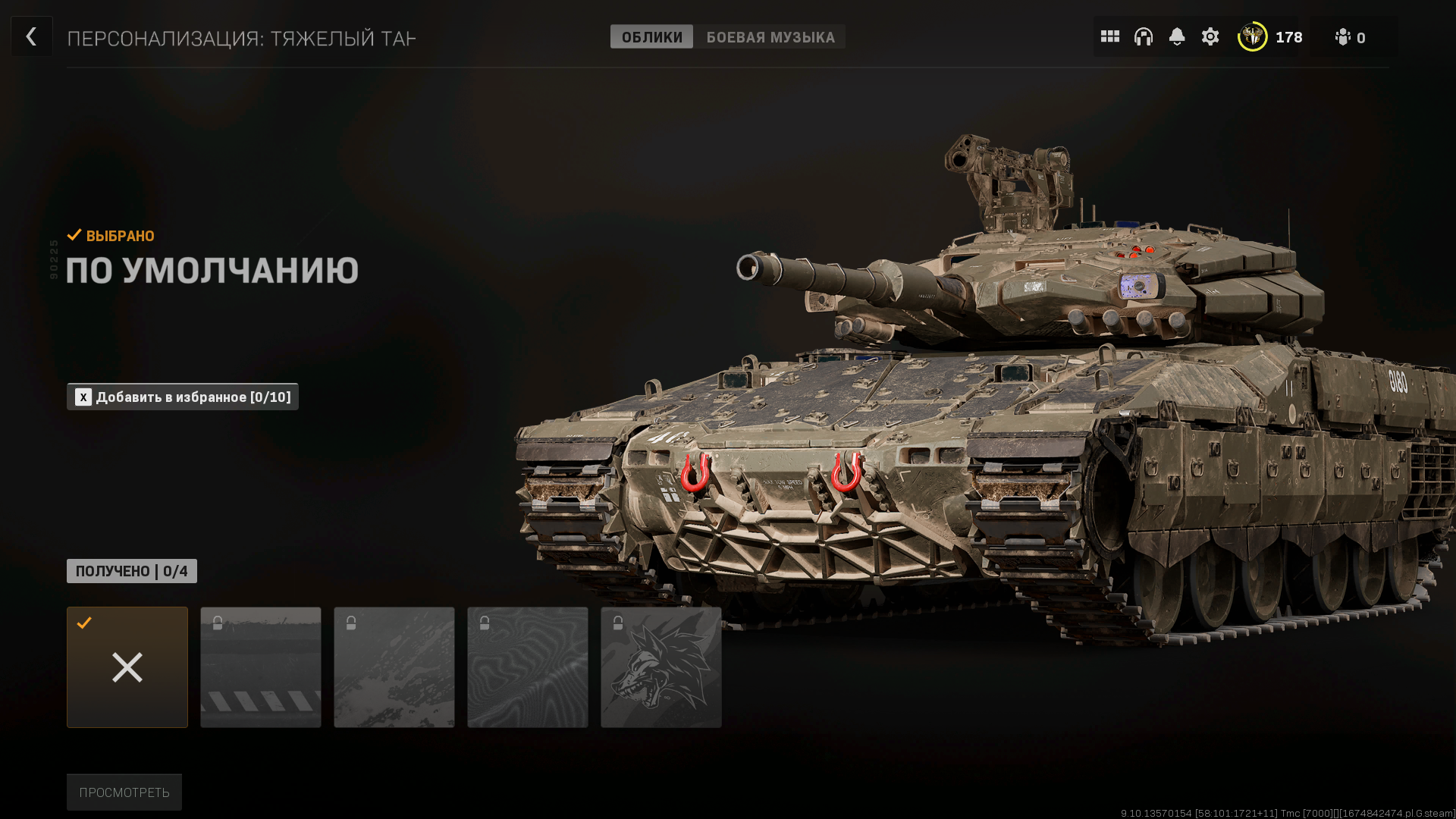Add skin to favorites (Добавить в избранное)

point(183,397)
